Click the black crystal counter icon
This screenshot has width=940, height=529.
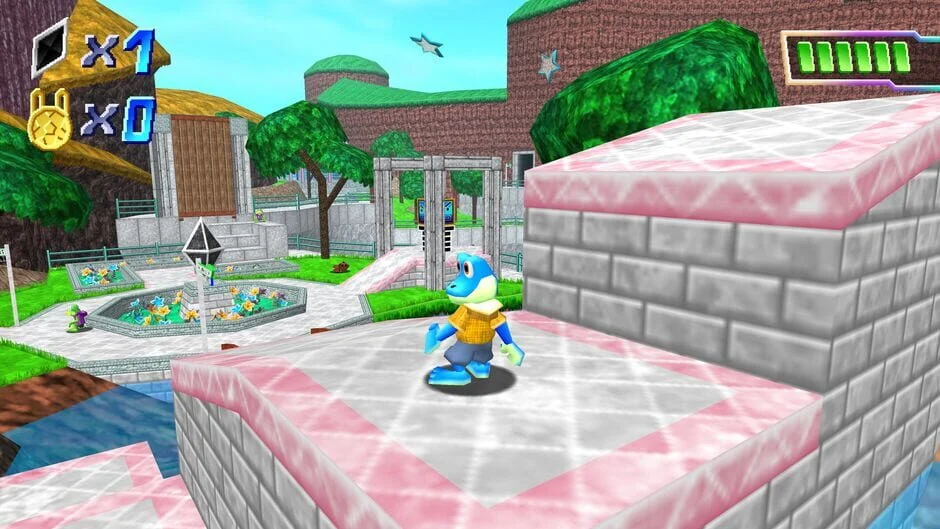pos(49,48)
